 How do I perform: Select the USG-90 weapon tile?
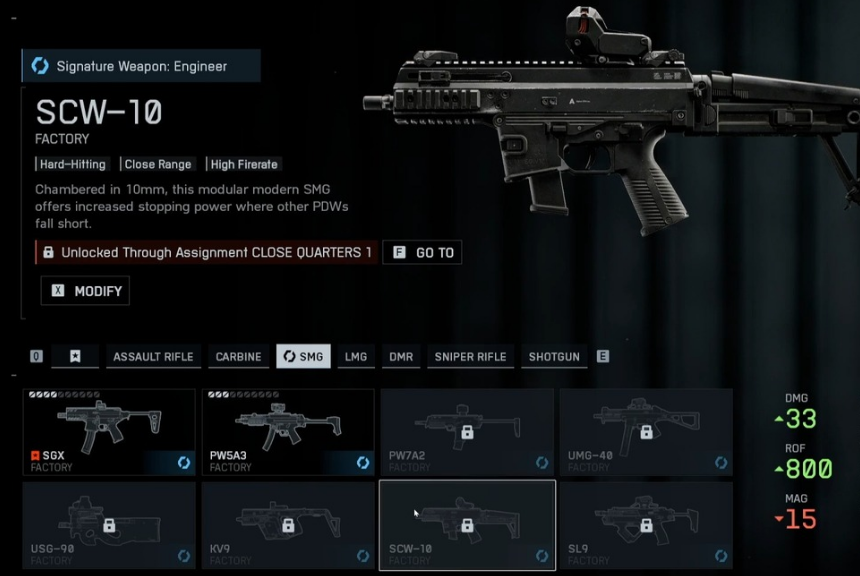(108, 525)
